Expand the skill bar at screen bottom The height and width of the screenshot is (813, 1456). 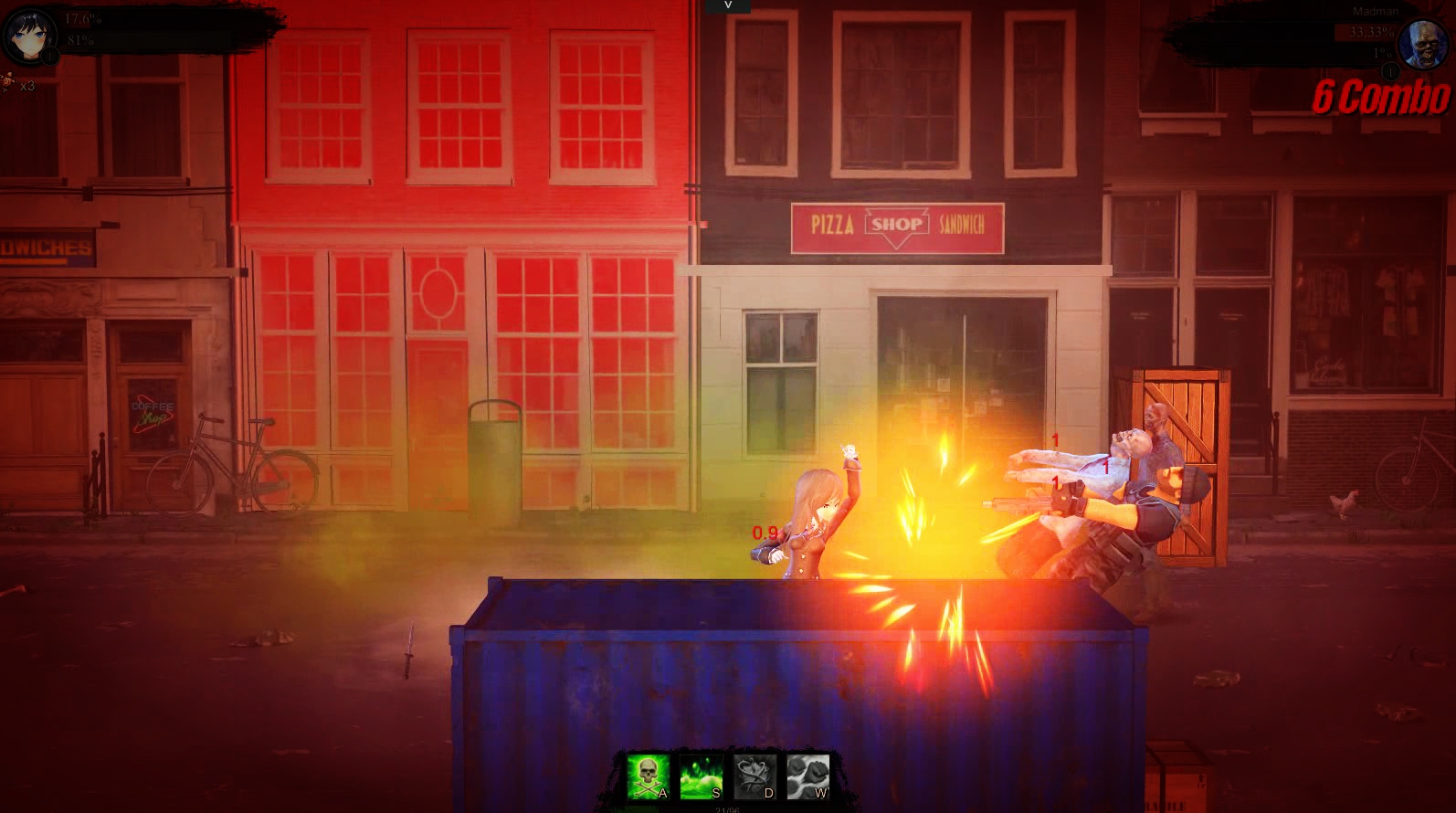click(x=728, y=778)
